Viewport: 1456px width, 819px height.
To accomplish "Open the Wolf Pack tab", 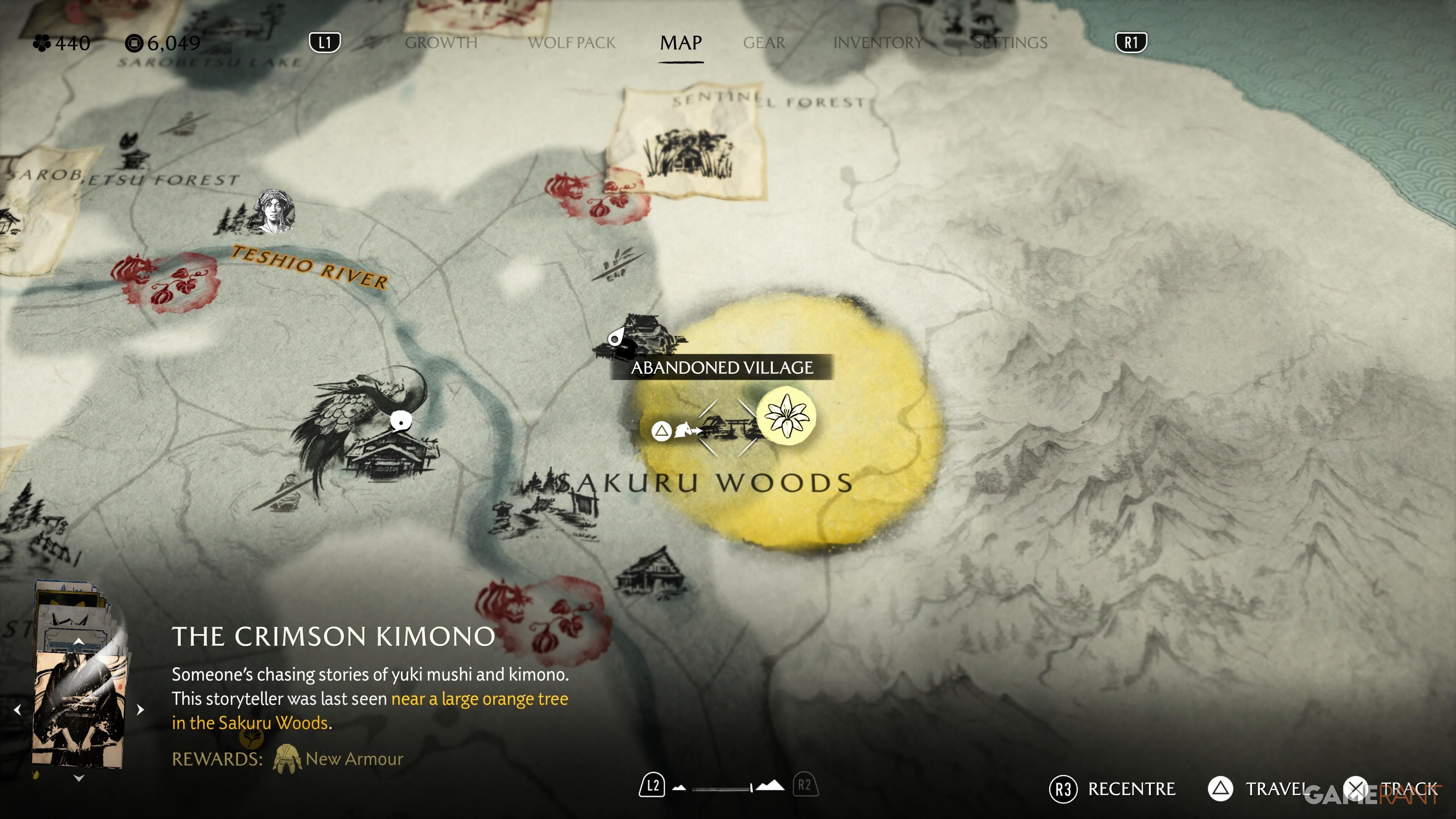I will [571, 43].
